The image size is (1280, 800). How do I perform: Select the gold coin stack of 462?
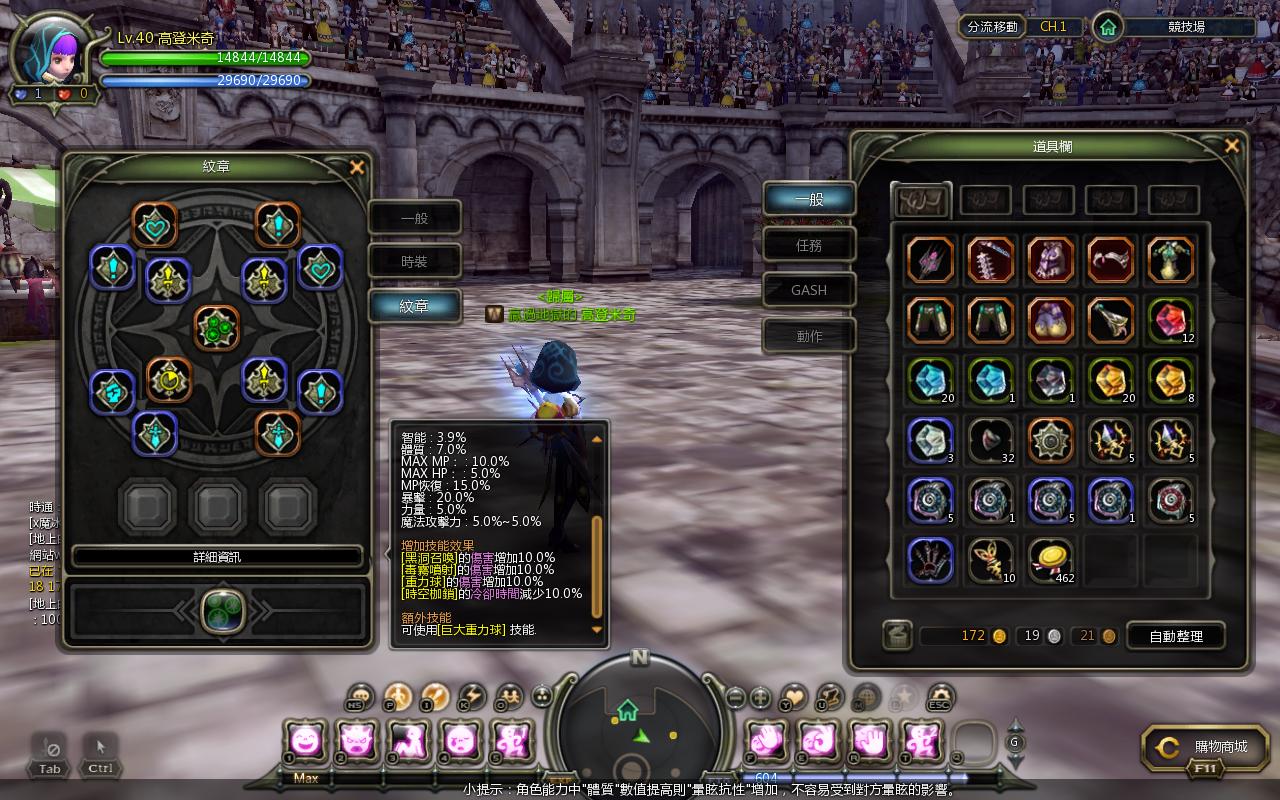point(1051,561)
